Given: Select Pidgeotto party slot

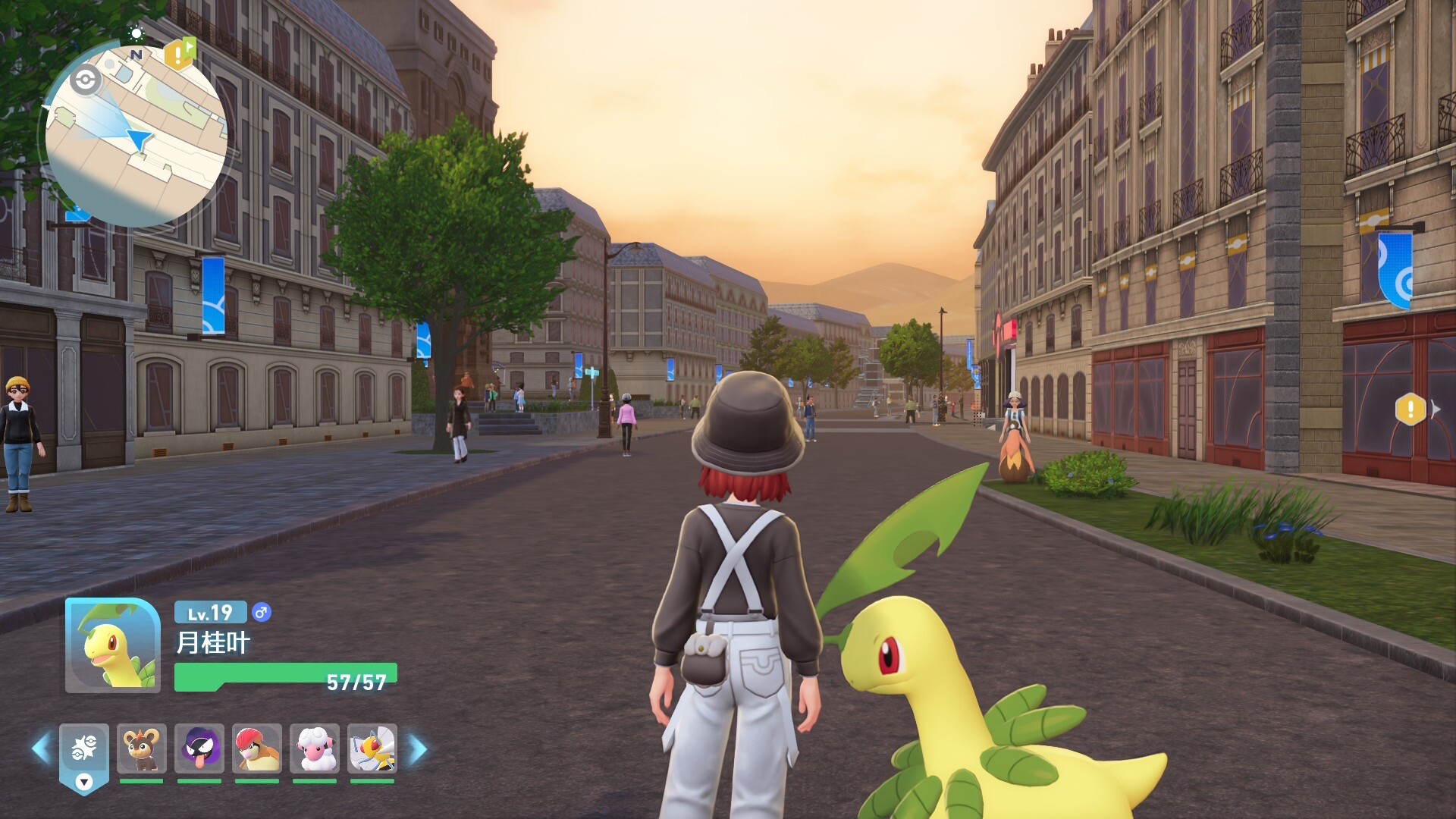Looking at the screenshot, I should pos(257,748).
